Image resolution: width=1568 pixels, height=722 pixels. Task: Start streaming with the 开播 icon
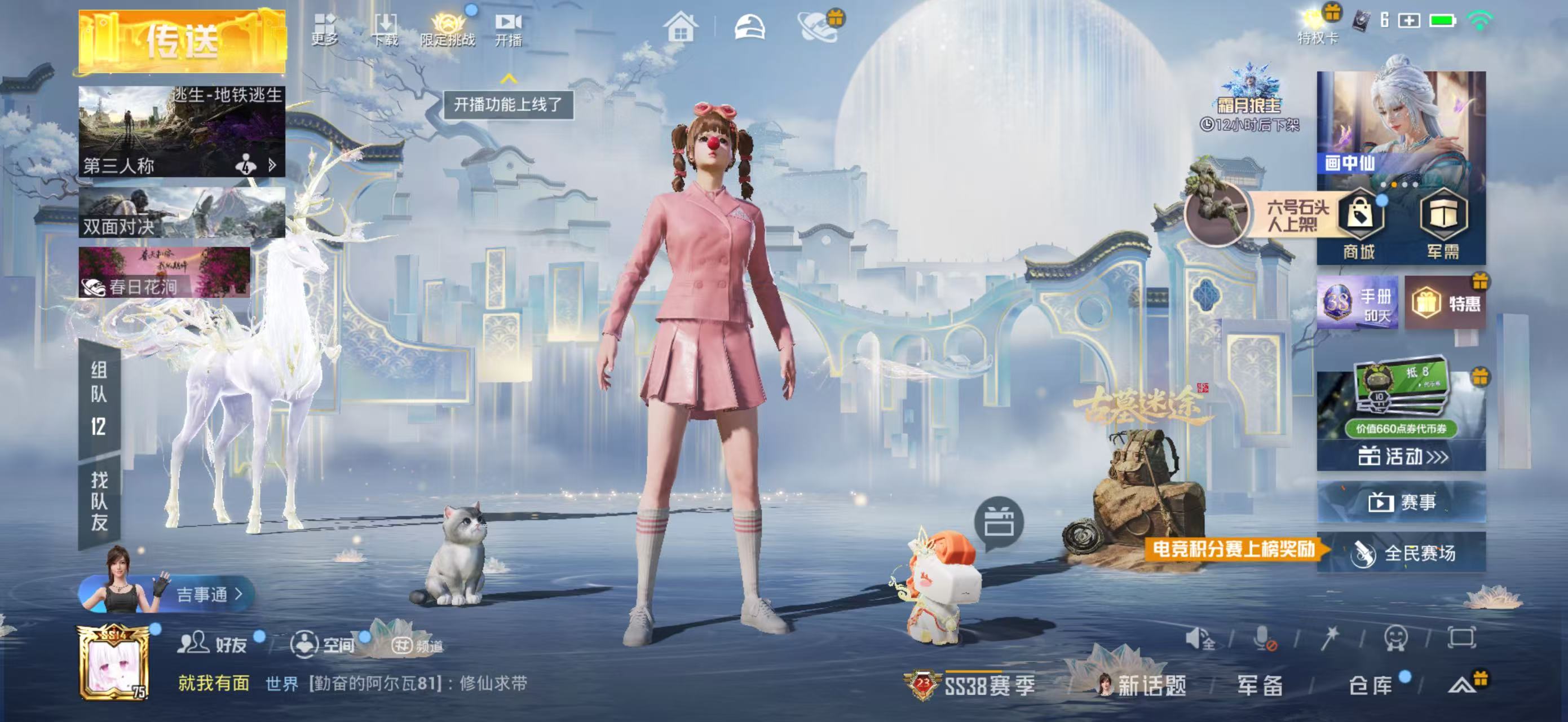pyautogui.click(x=508, y=30)
